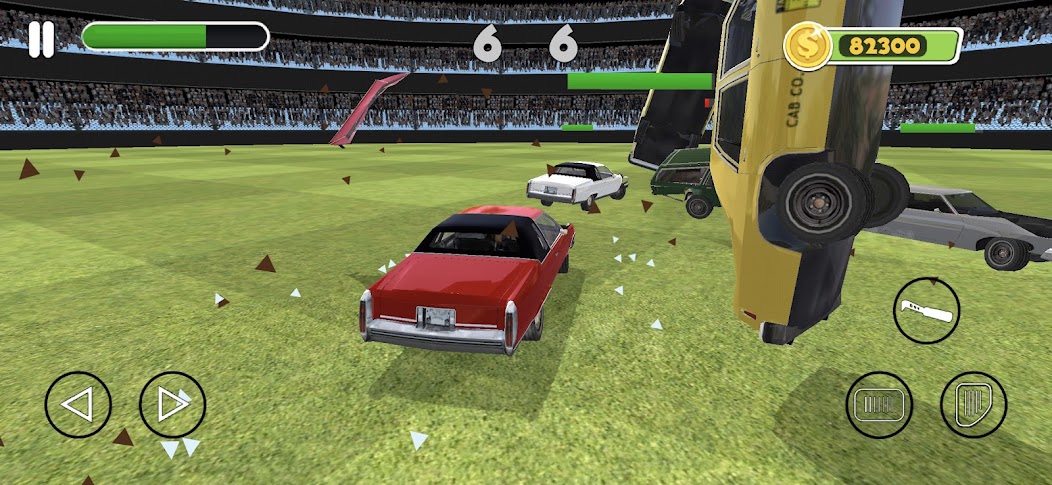Hit the tall gas pedal
The image size is (1052, 485).
coord(973,404)
